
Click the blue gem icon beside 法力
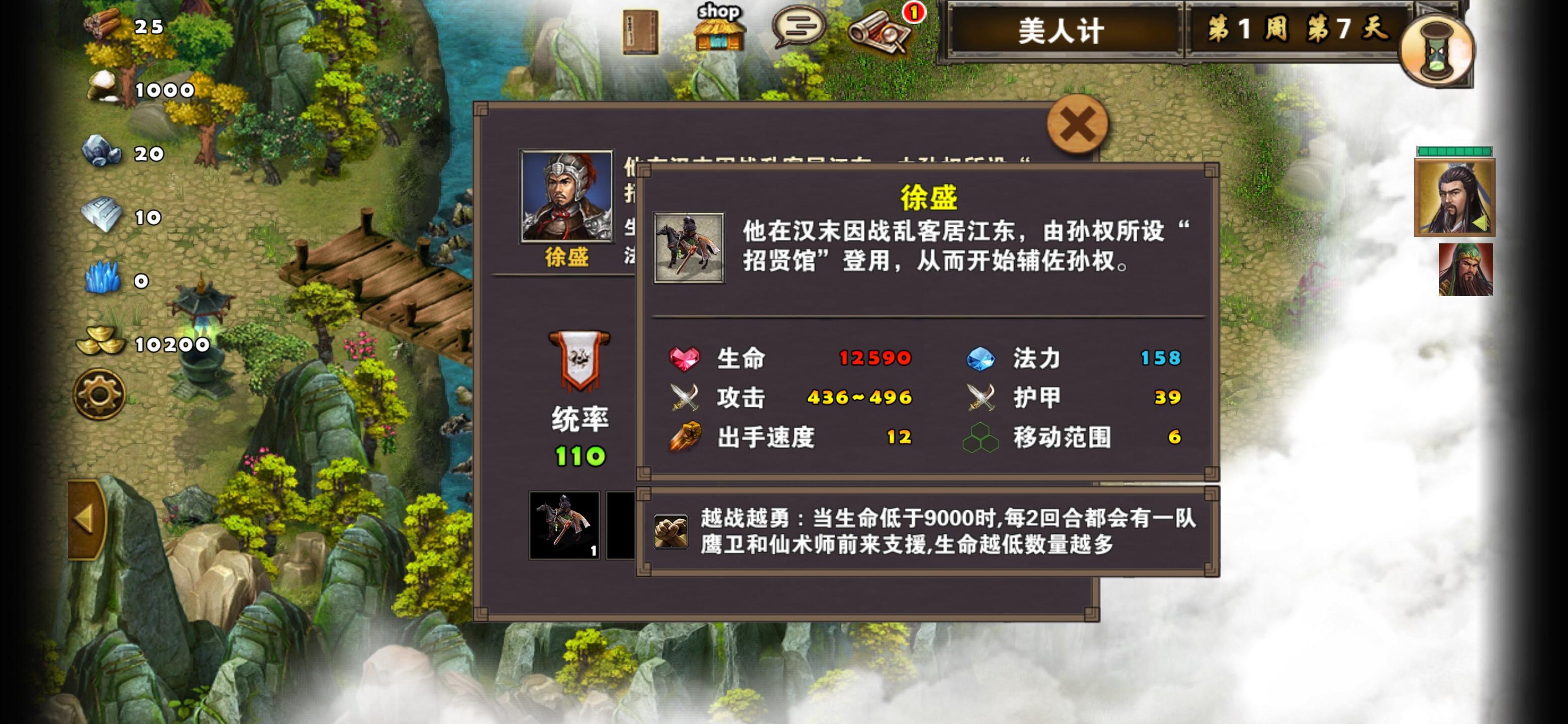[x=983, y=358]
